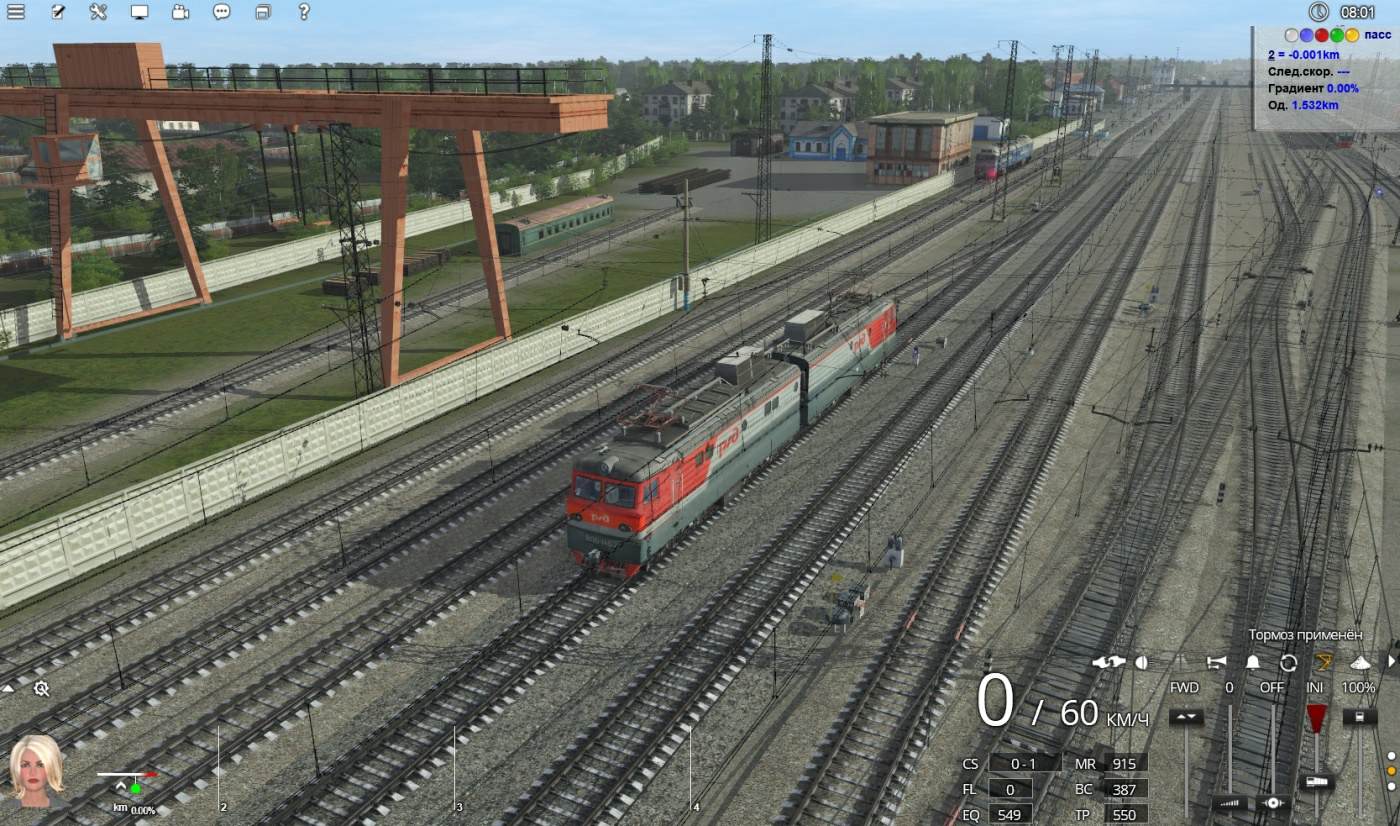This screenshot has height=826, width=1400.
Task: Click the monitor display icon
Action: tap(139, 12)
